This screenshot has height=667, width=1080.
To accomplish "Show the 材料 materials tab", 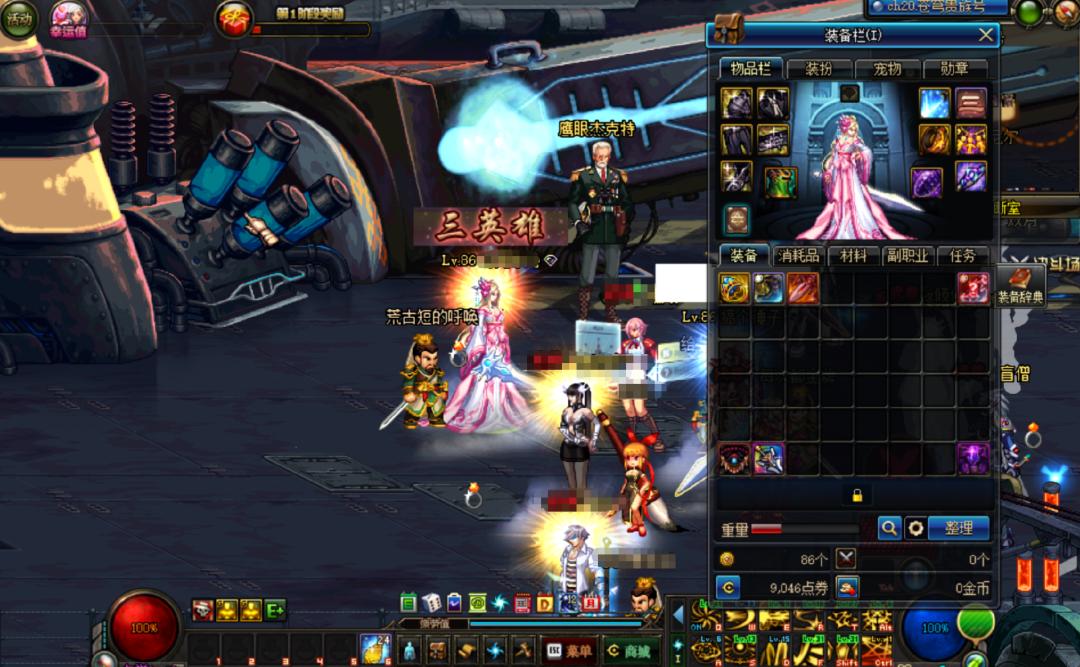I will point(853,256).
